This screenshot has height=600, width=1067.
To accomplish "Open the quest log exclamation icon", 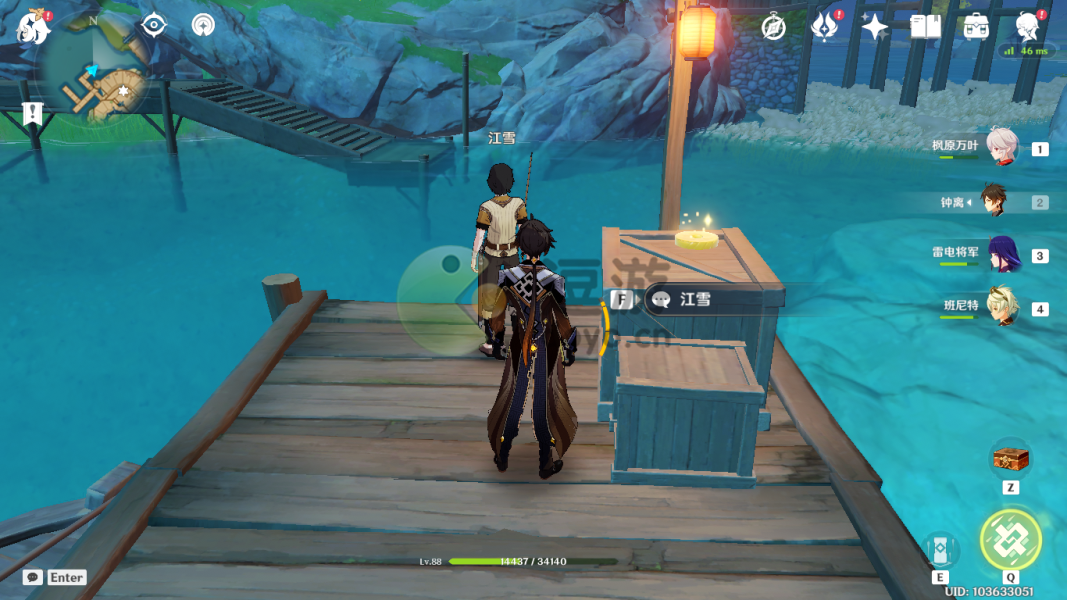I will tap(33, 113).
